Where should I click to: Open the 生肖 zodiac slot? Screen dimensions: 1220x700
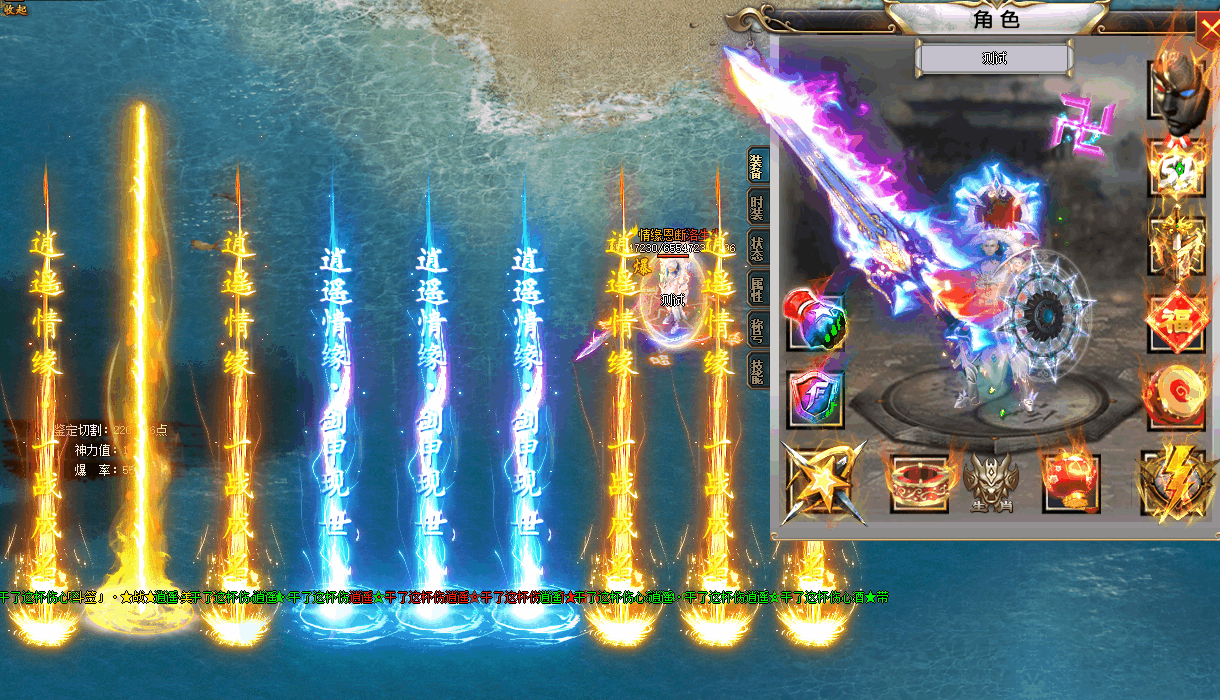point(990,481)
